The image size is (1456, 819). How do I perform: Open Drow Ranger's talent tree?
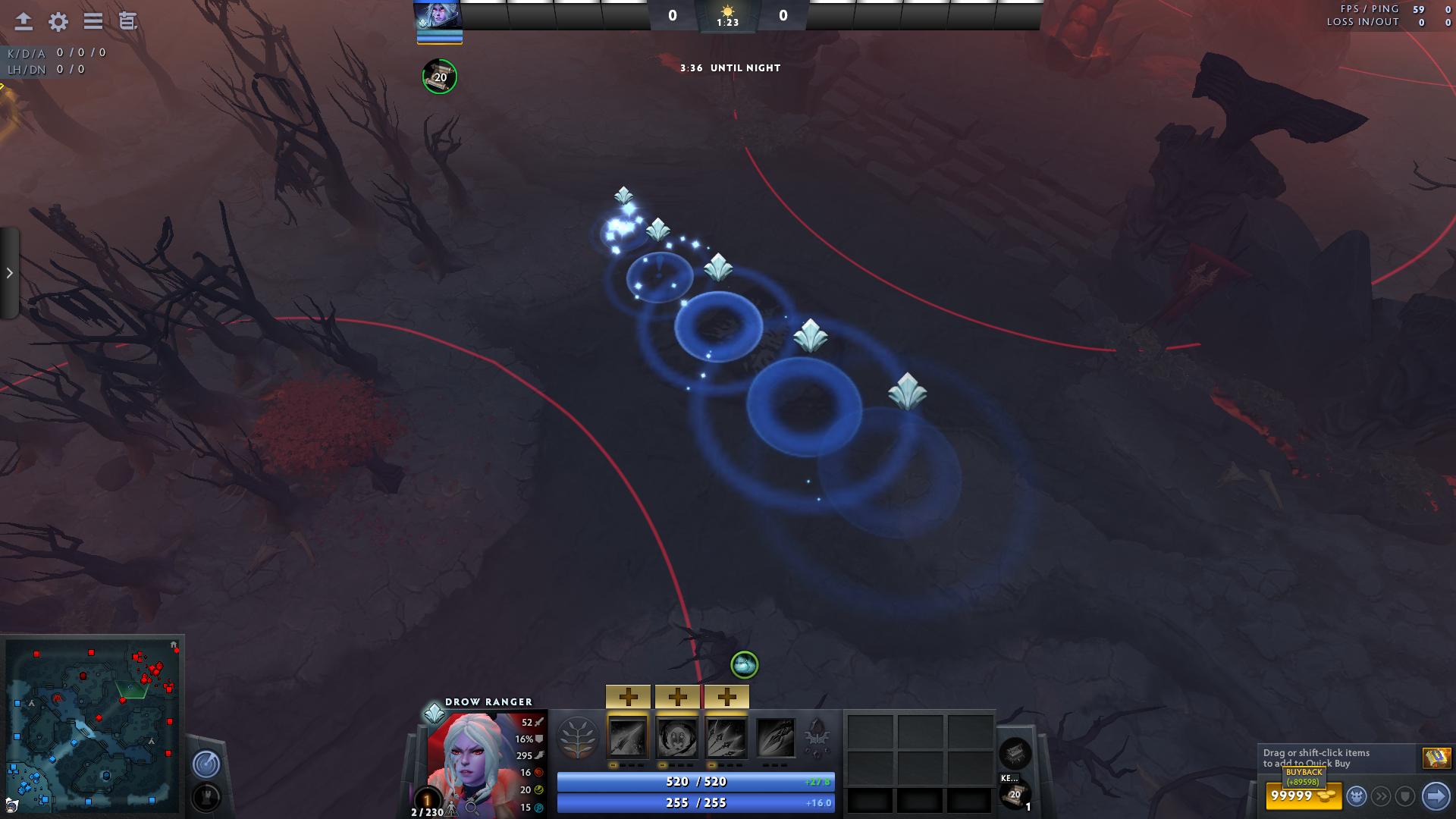coord(579,738)
